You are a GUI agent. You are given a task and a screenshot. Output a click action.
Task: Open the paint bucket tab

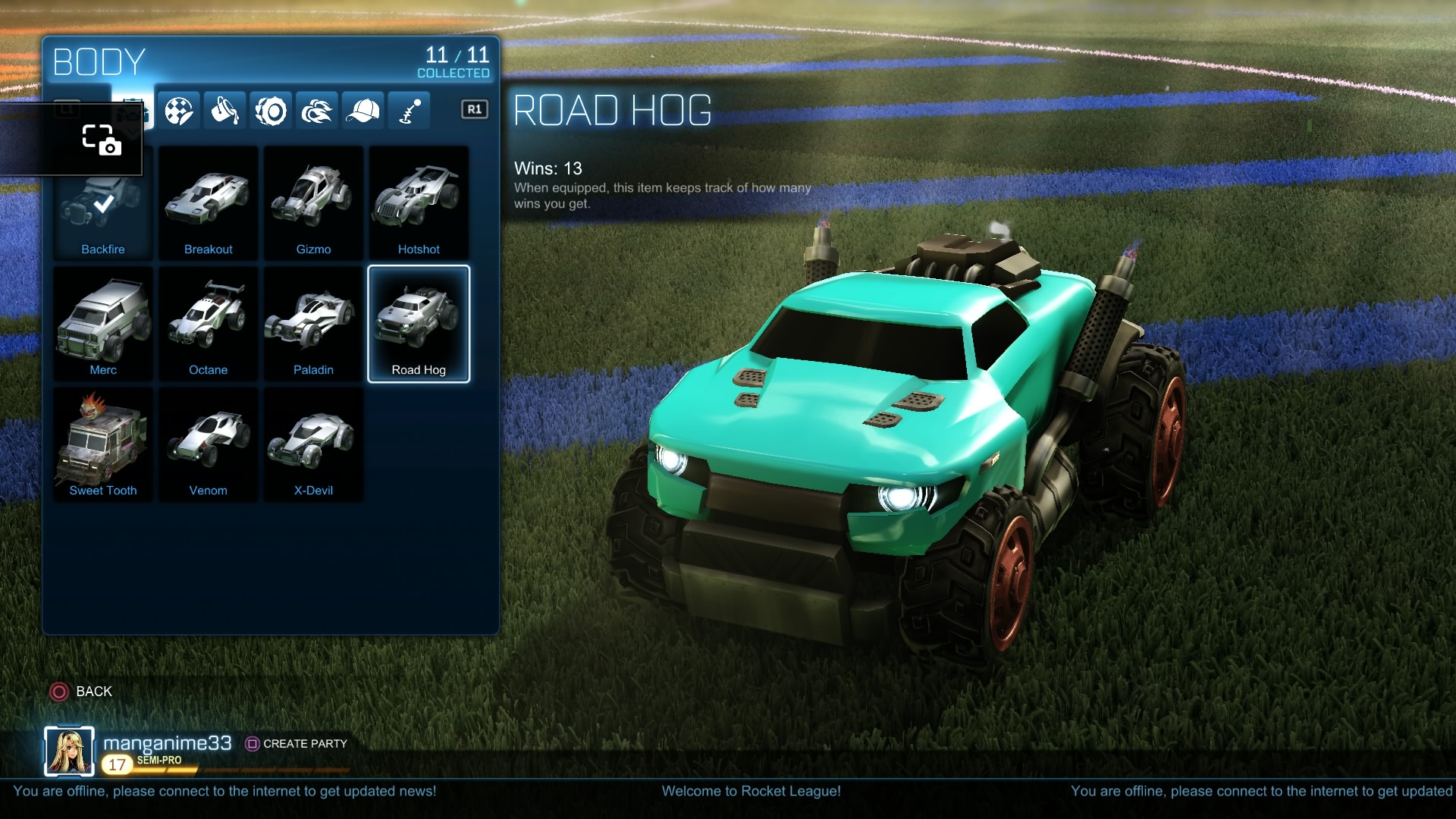click(x=224, y=111)
